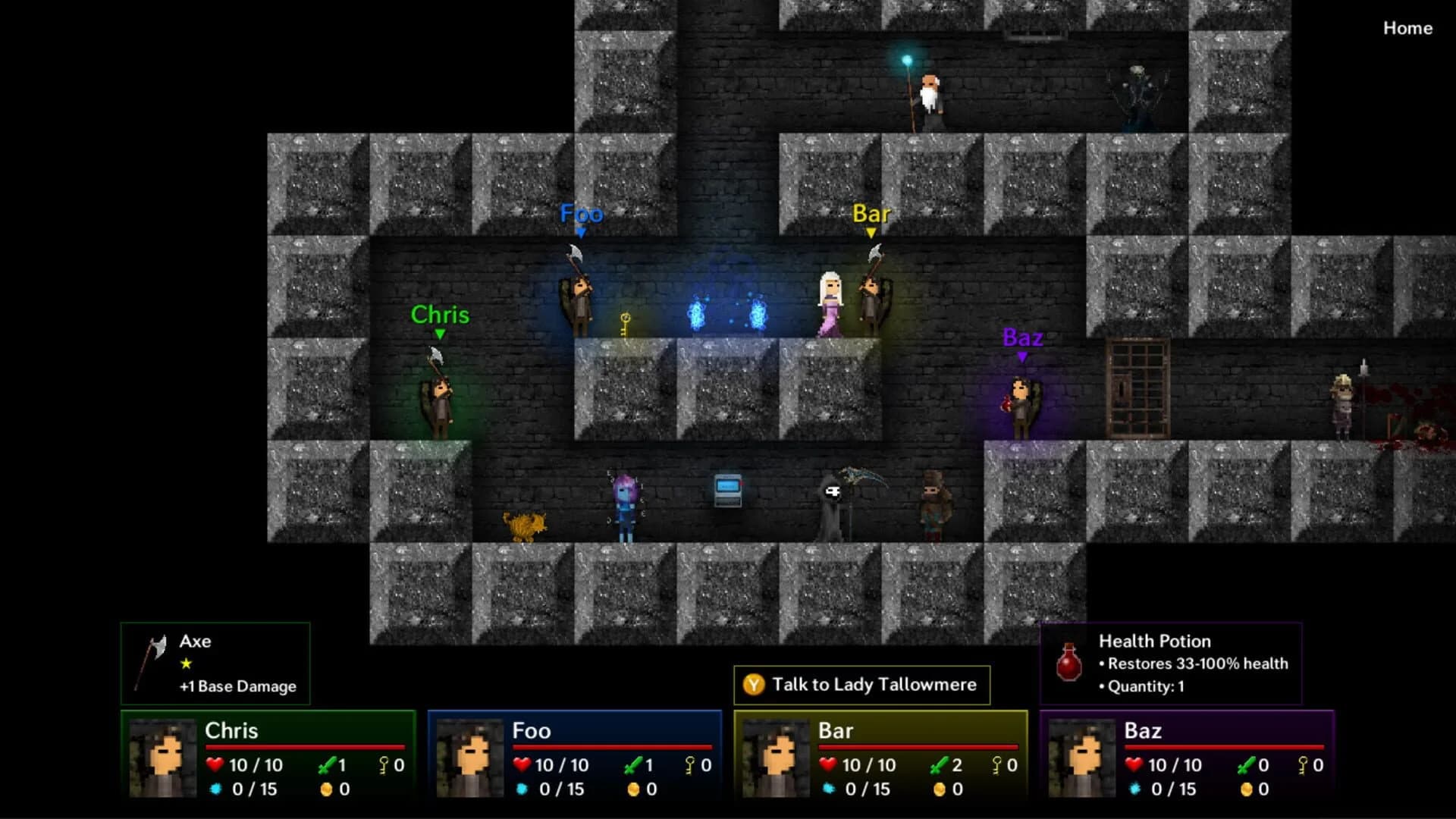Click Chris's heart health icon
1456x819 pixels.
click(x=216, y=765)
